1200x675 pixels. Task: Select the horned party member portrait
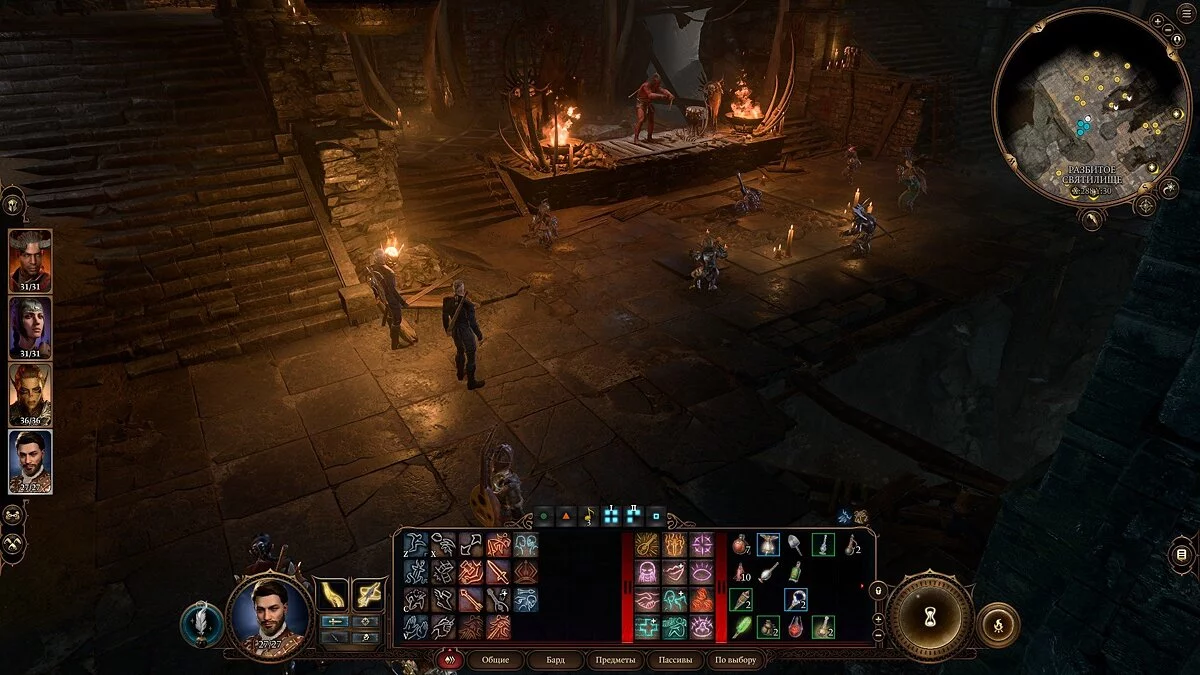30,260
